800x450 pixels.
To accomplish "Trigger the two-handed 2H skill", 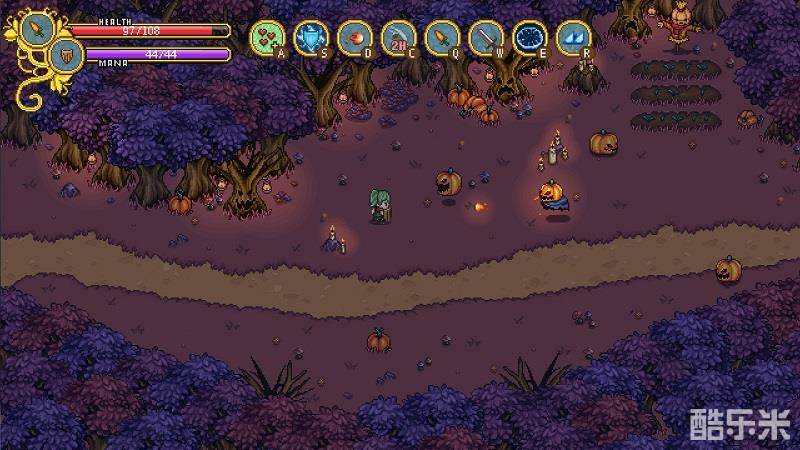I will coord(397,37).
